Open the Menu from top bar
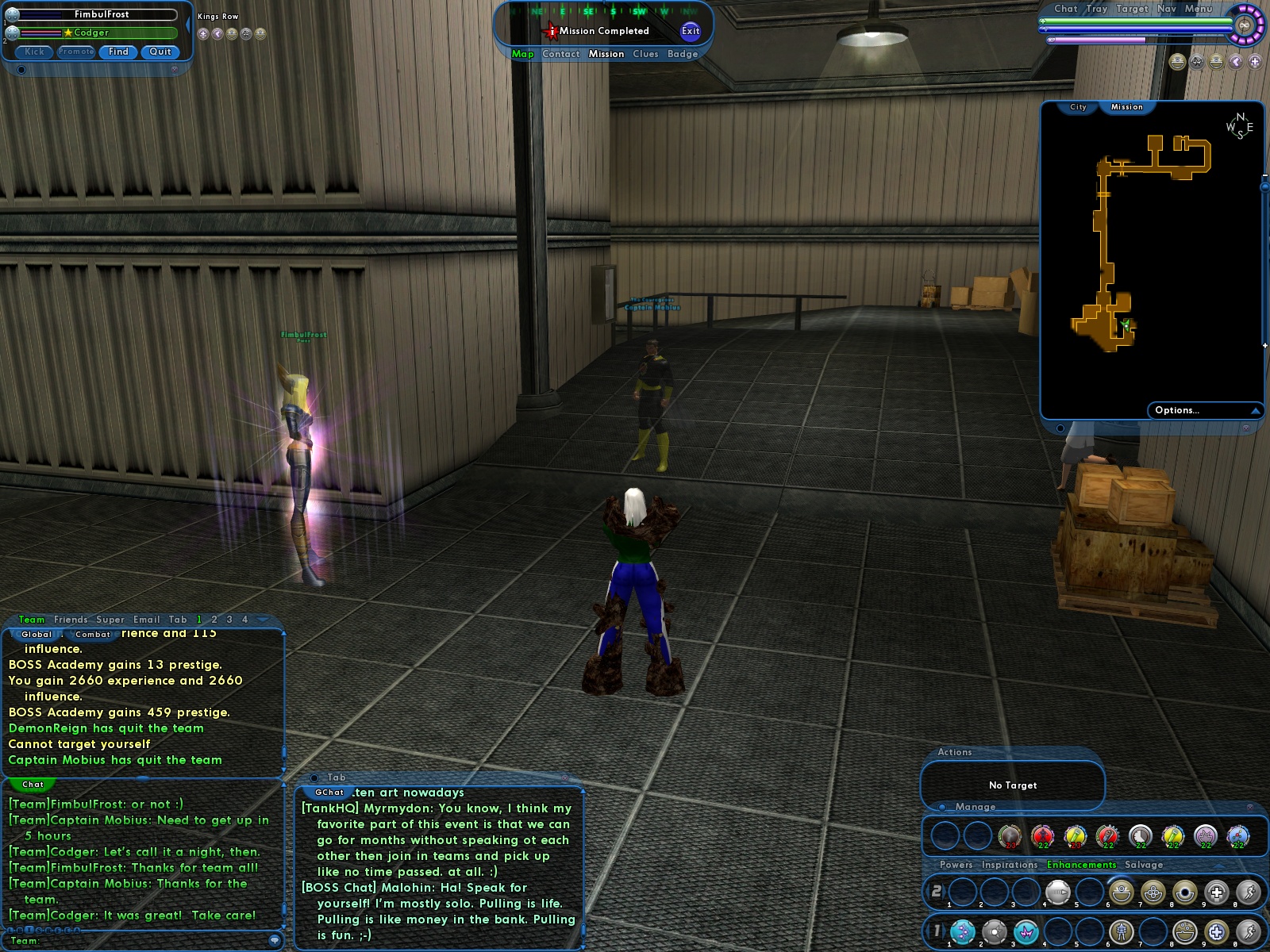The image size is (1270, 952). point(1199,9)
